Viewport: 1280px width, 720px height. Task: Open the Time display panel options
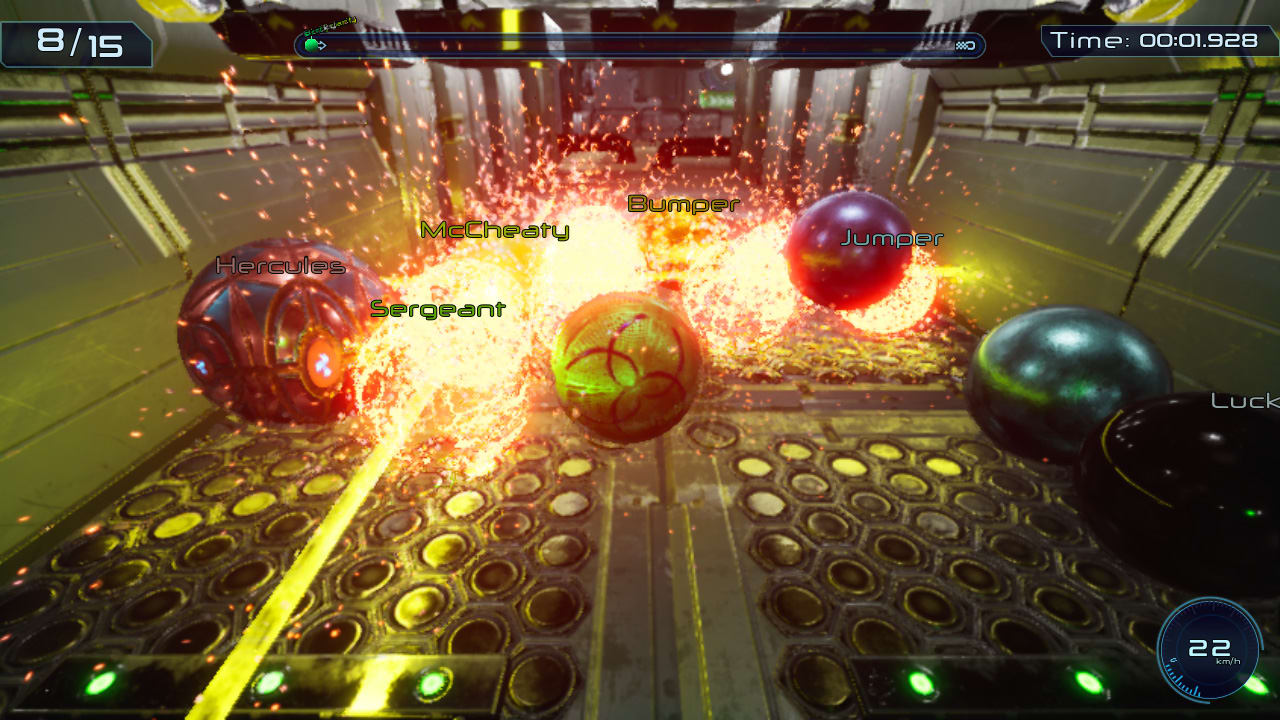pos(1157,41)
